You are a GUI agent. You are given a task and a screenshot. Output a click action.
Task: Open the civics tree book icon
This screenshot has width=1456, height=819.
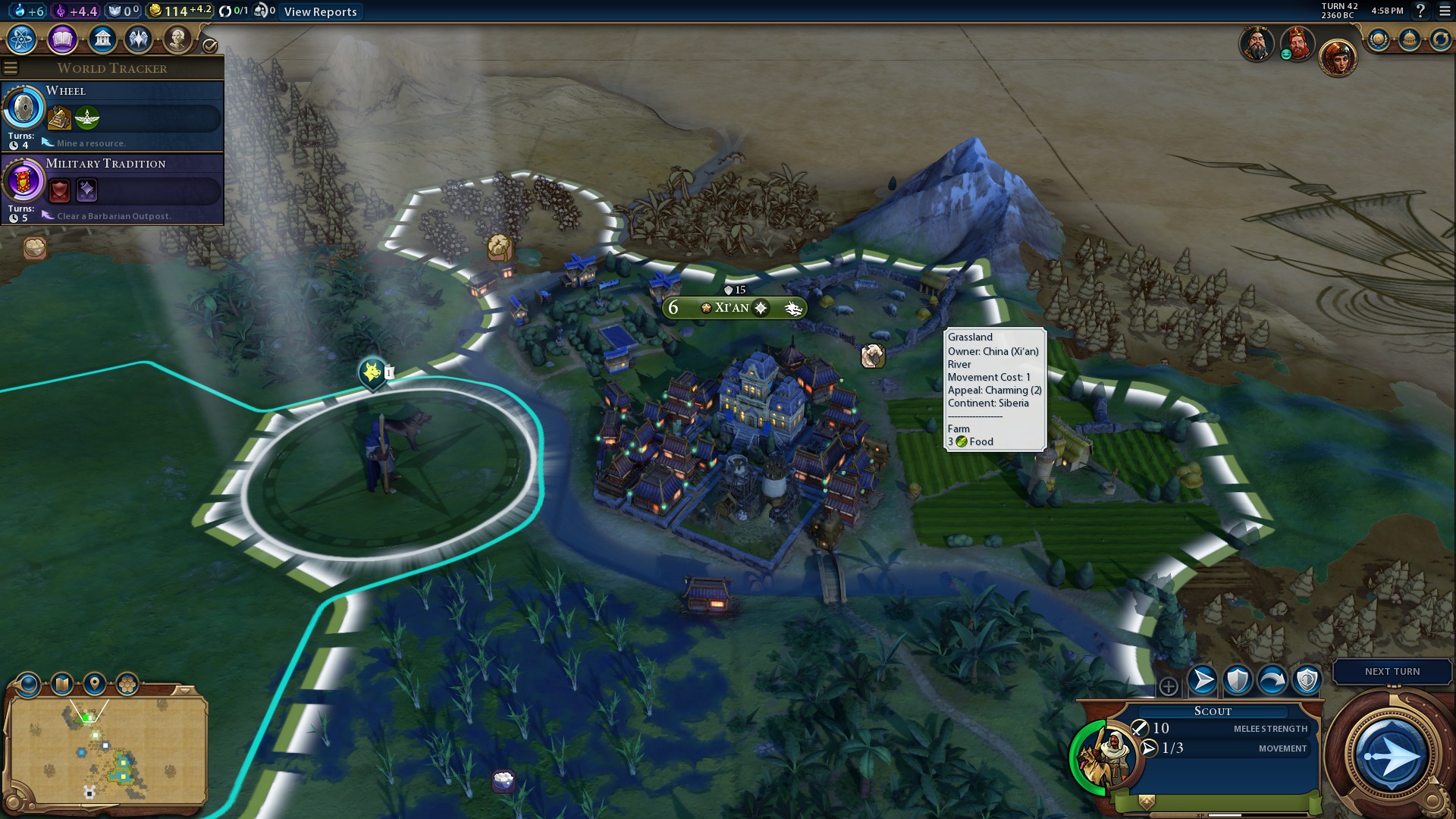[x=62, y=39]
